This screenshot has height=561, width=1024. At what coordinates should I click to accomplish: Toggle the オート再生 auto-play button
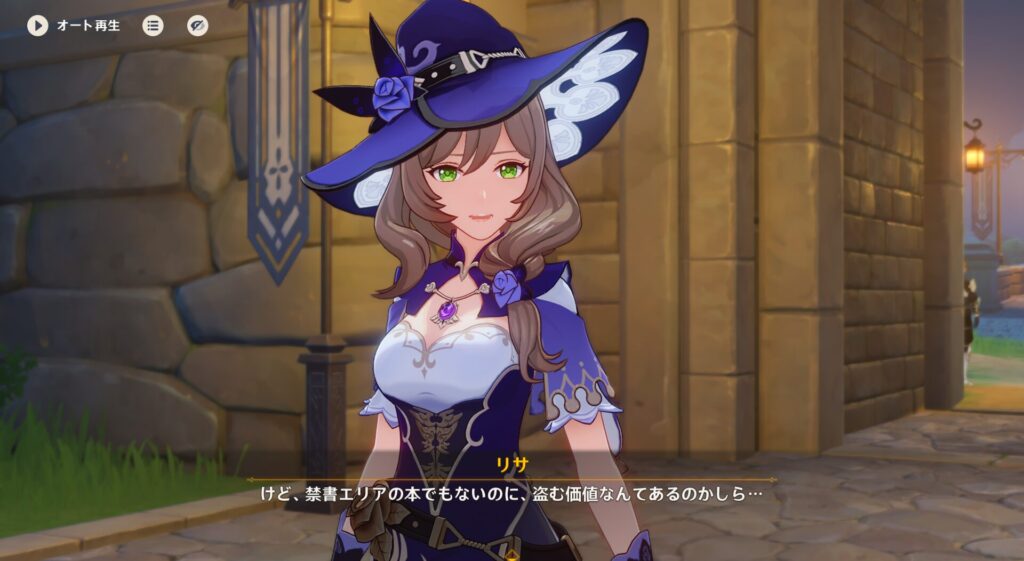pyautogui.click(x=38, y=25)
